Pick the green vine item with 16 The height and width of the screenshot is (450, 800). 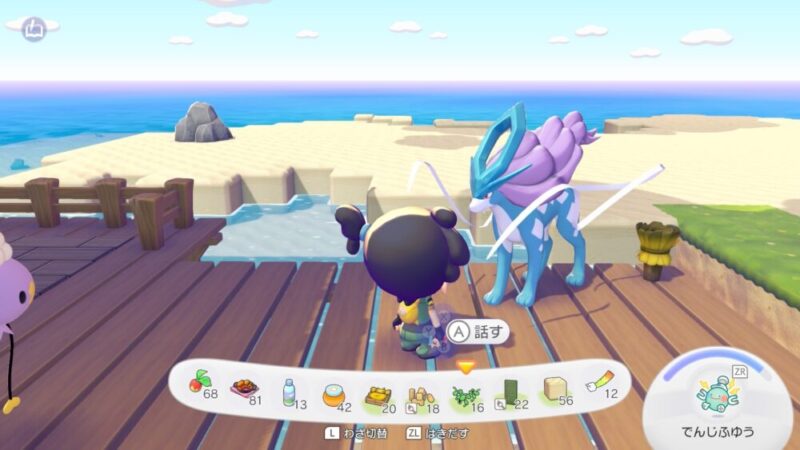pos(465,393)
